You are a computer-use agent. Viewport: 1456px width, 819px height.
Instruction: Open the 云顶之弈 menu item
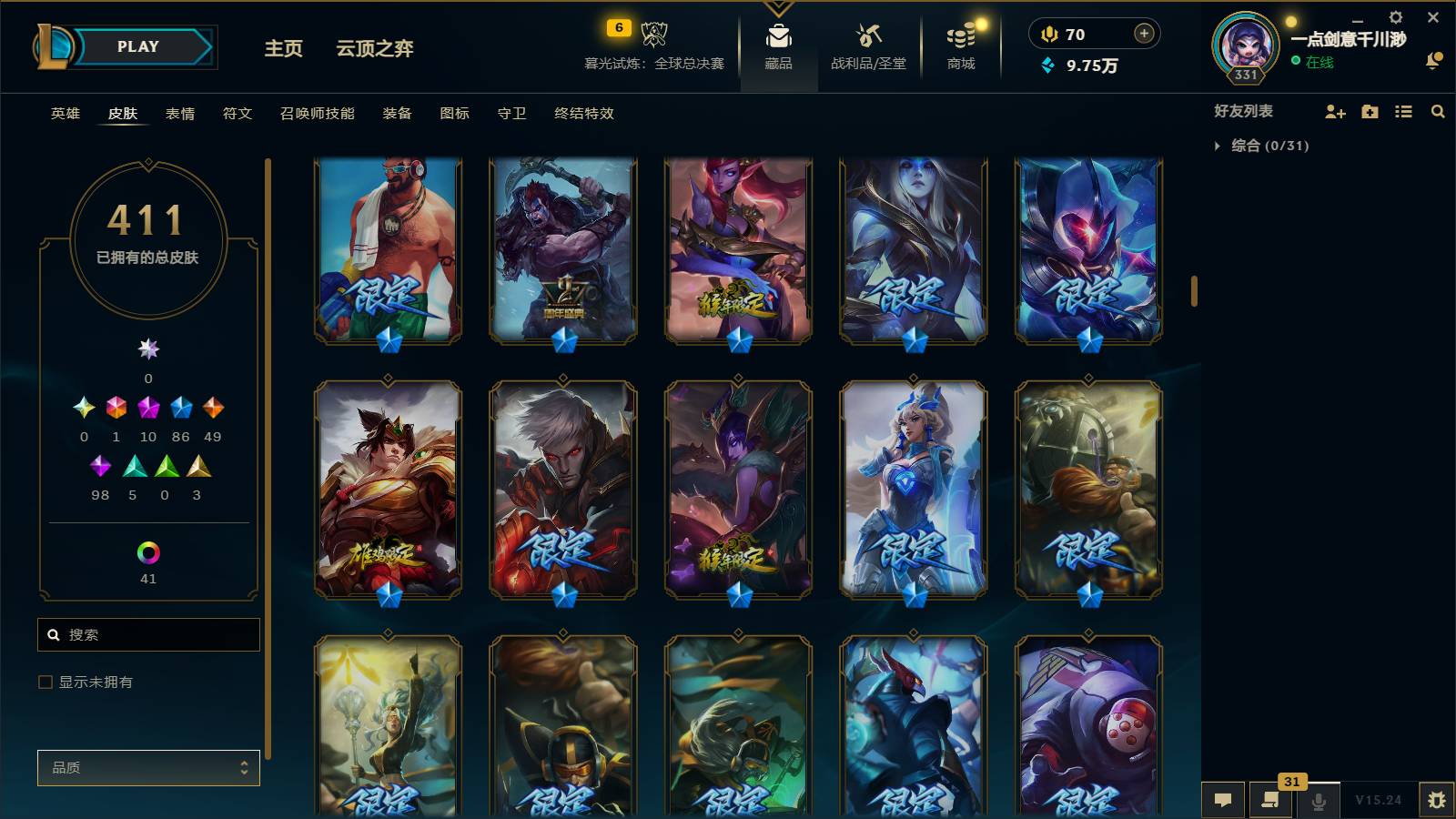coord(376,50)
